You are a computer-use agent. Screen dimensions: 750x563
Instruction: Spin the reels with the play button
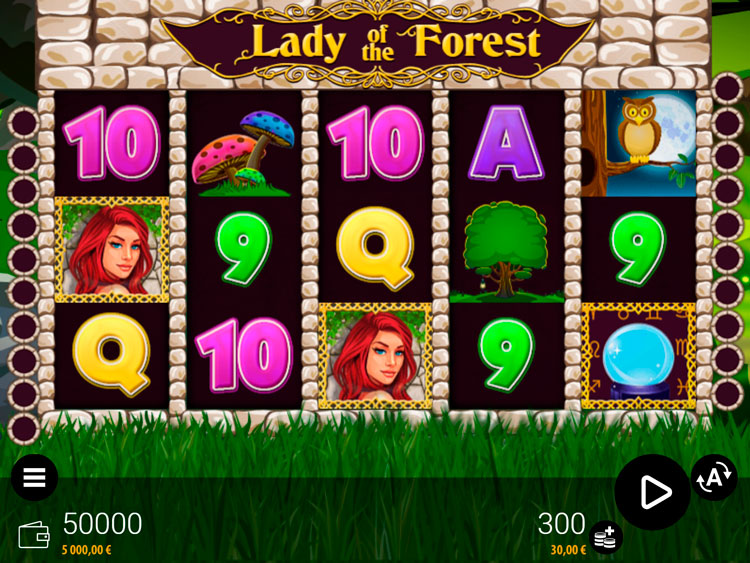click(x=653, y=491)
